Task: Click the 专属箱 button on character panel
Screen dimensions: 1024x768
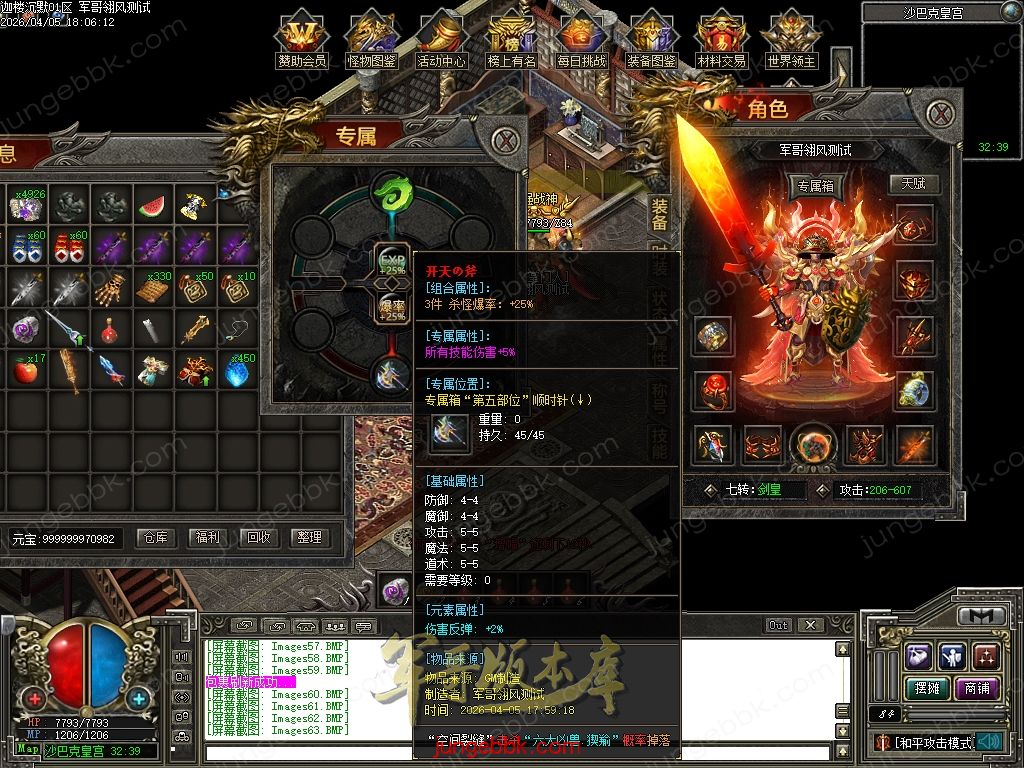Action: coord(816,186)
